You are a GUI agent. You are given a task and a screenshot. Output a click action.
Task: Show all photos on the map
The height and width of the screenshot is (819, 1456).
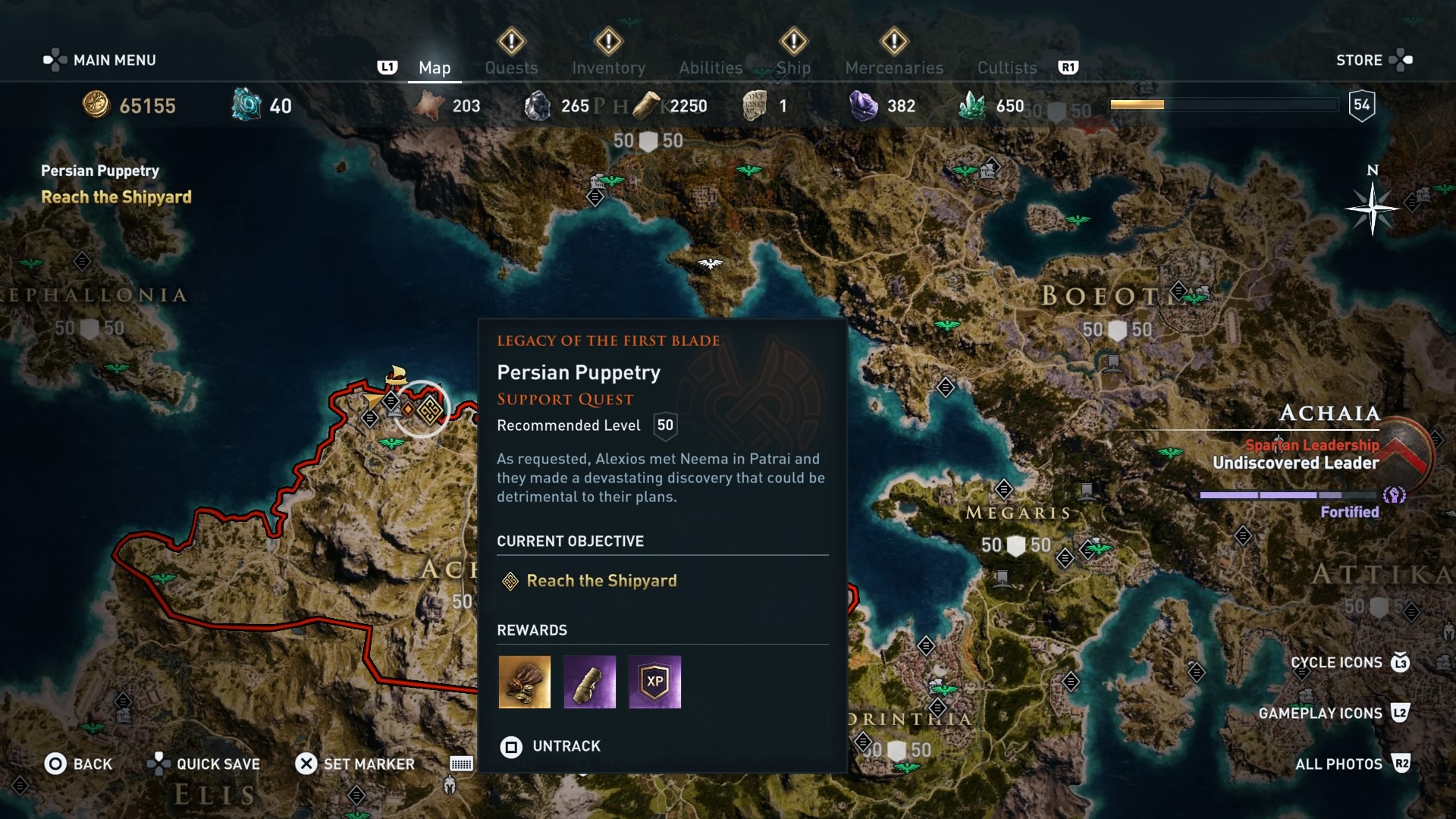click(x=1351, y=764)
